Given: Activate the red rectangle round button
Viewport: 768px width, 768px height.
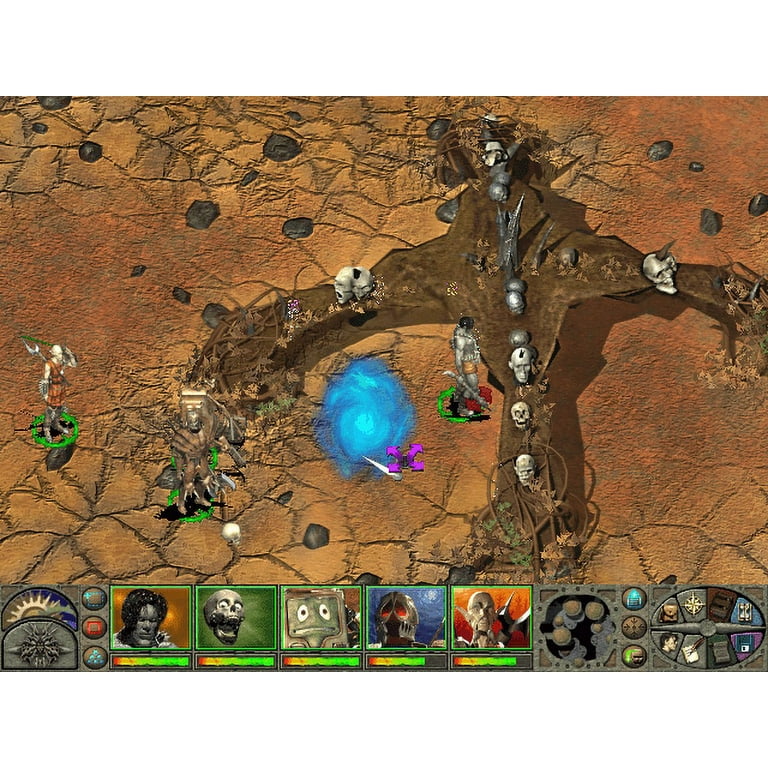Looking at the screenshot, I should (x=94, y=627).
